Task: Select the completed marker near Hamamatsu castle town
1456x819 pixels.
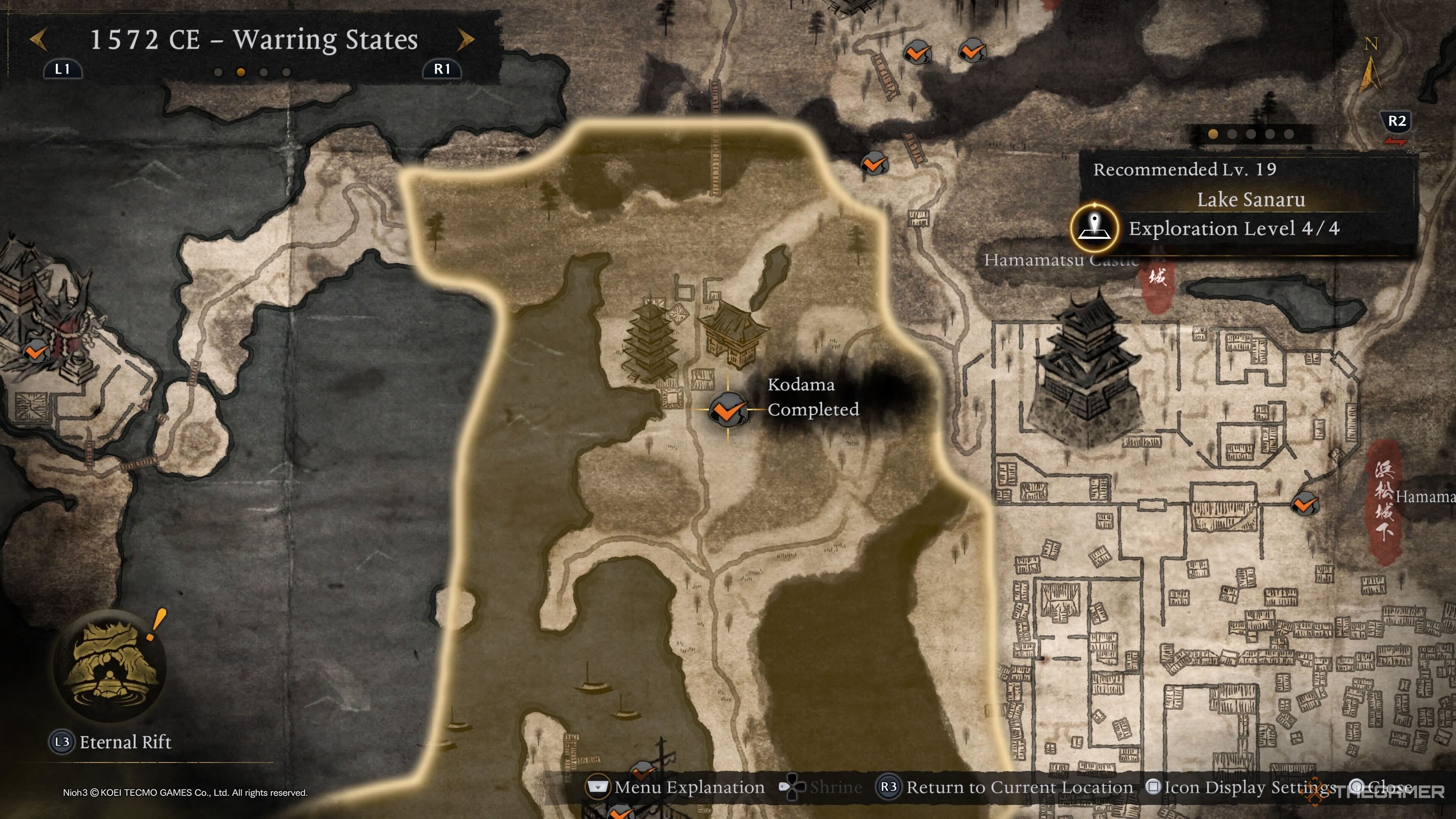Action: [1304, 503]
